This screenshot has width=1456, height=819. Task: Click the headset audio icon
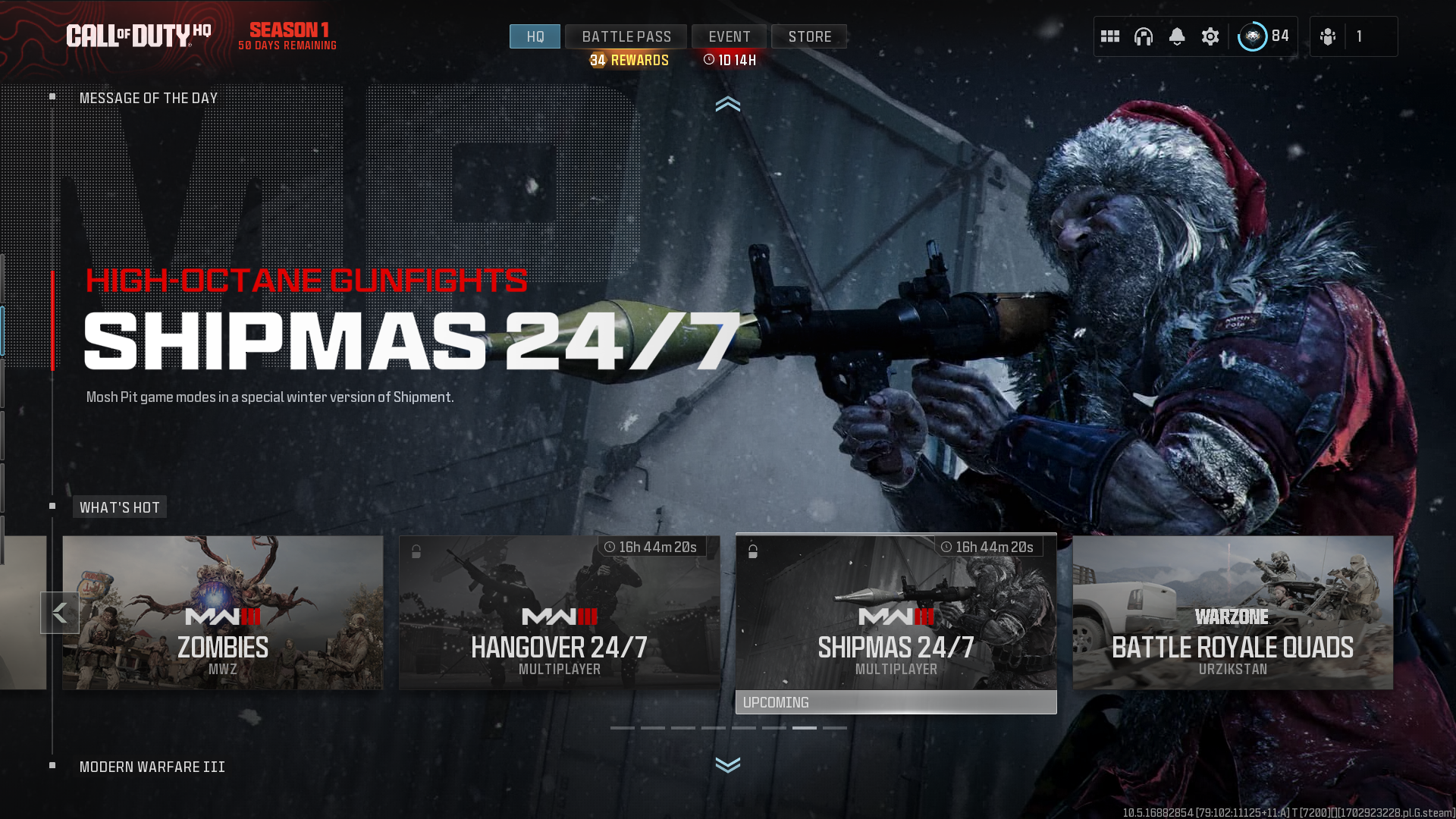point(1143,36)
